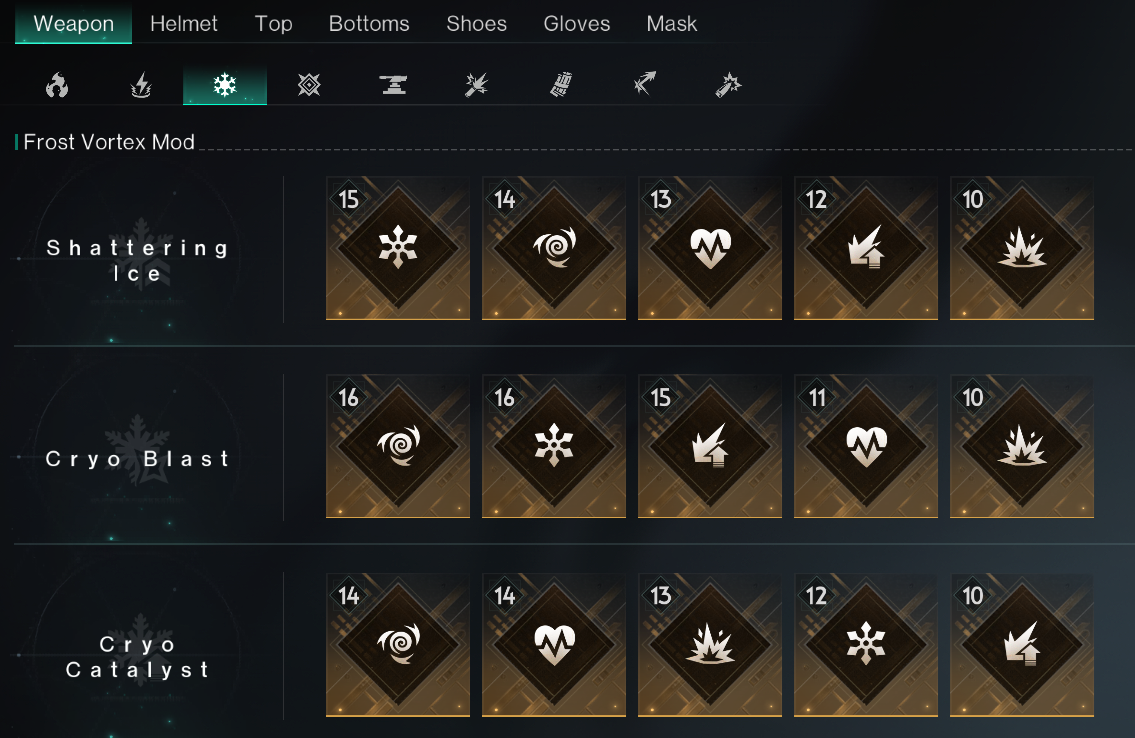Select Shattering Ice's level 15 snowflake tile
This screenshot has height=738, width=1135.
tap(398, 248)
